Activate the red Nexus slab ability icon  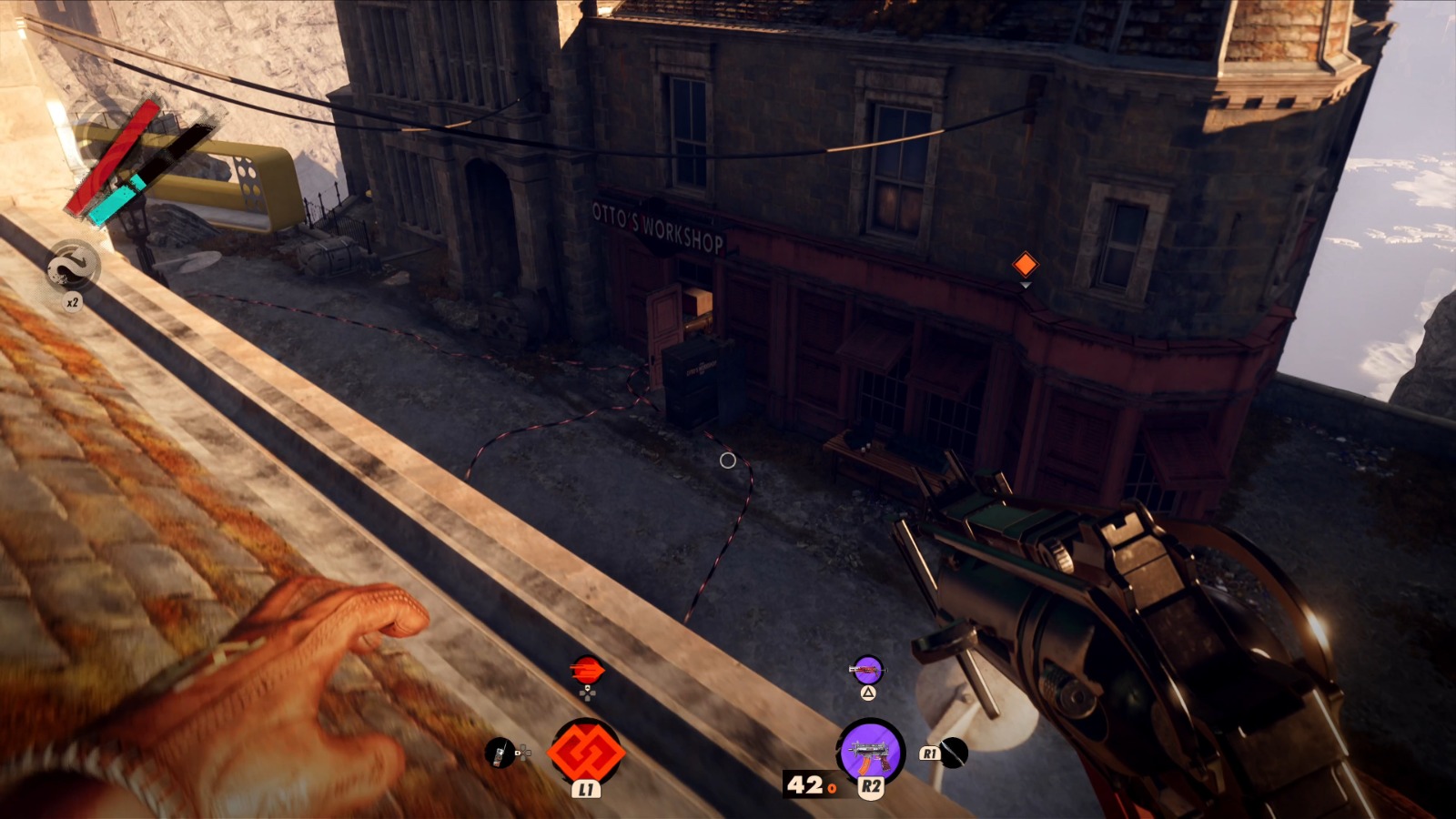[586, 753]
